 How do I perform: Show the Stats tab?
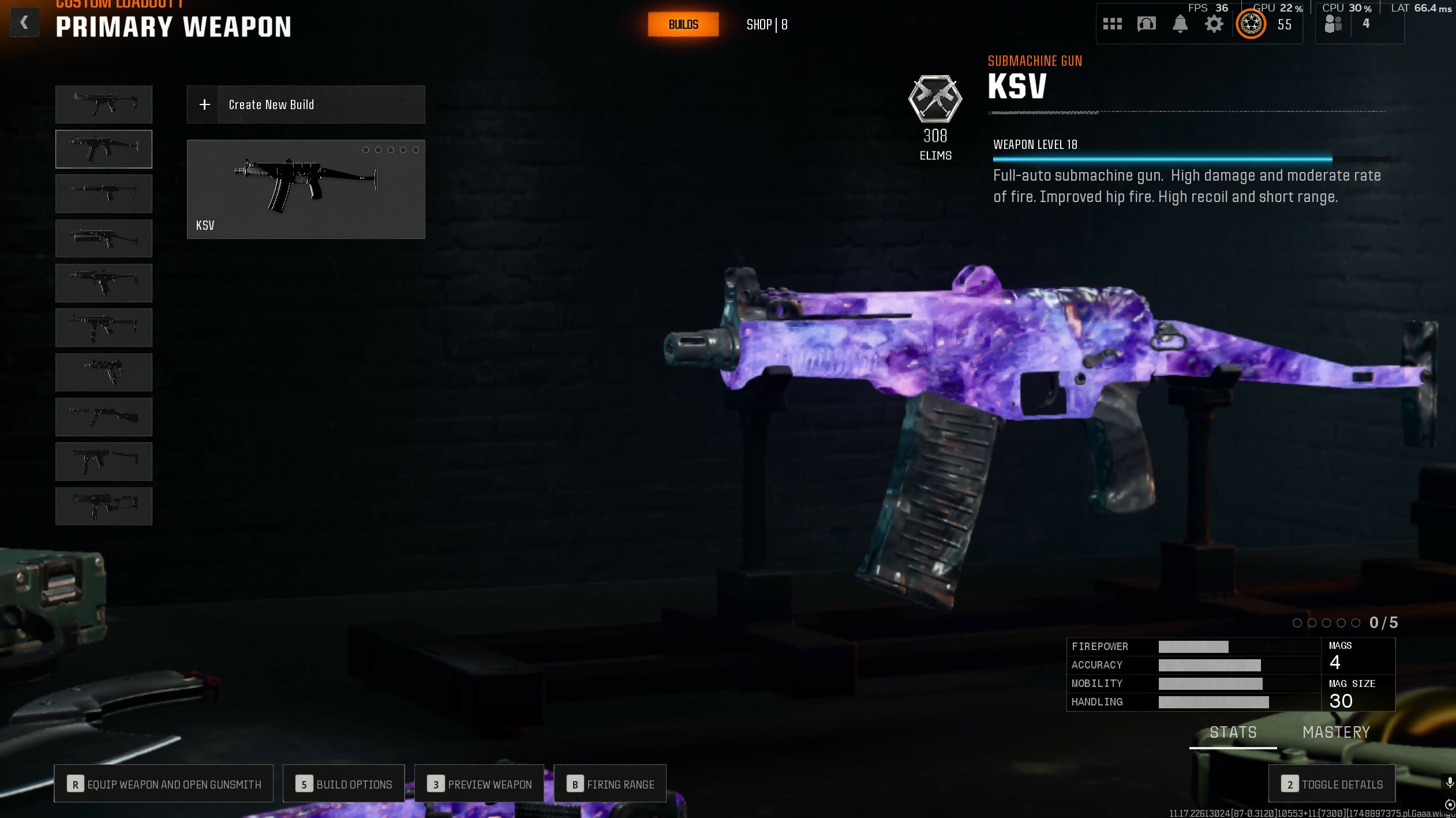click(x=1233, y=733)
